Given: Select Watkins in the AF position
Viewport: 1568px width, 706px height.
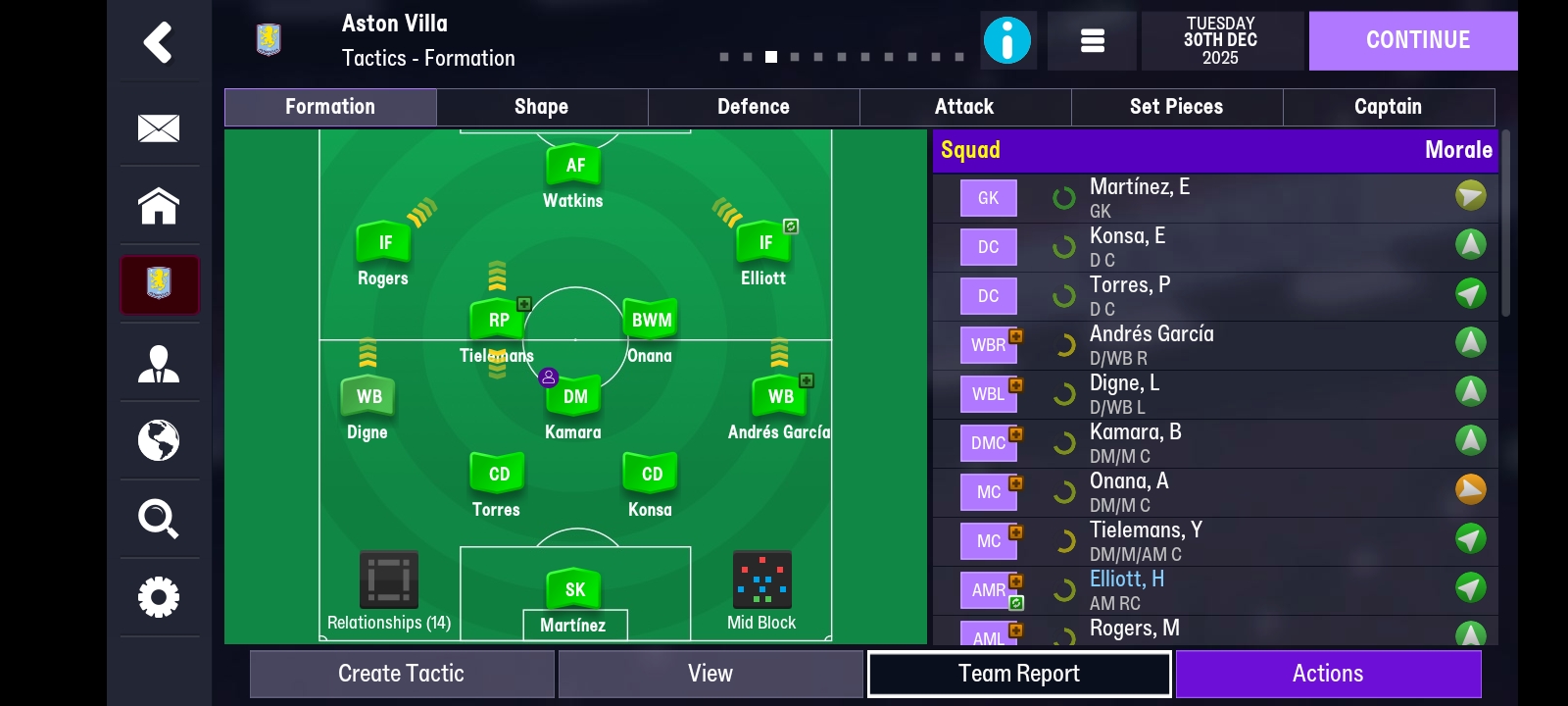Looking at the screenshot, I should click(x=573, y=165).
